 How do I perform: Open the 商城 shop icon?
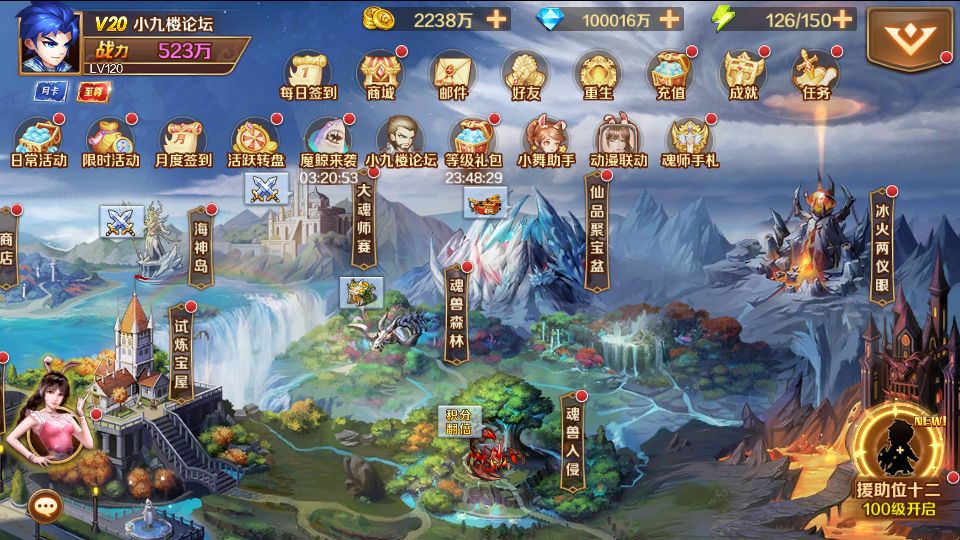[x=380, y=72]
